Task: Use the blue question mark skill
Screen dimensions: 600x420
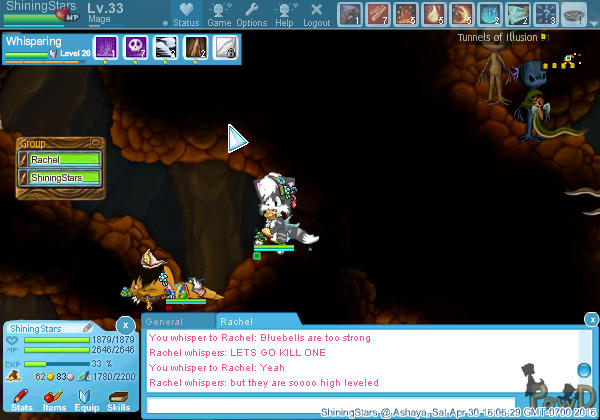Action: point(549,15)
